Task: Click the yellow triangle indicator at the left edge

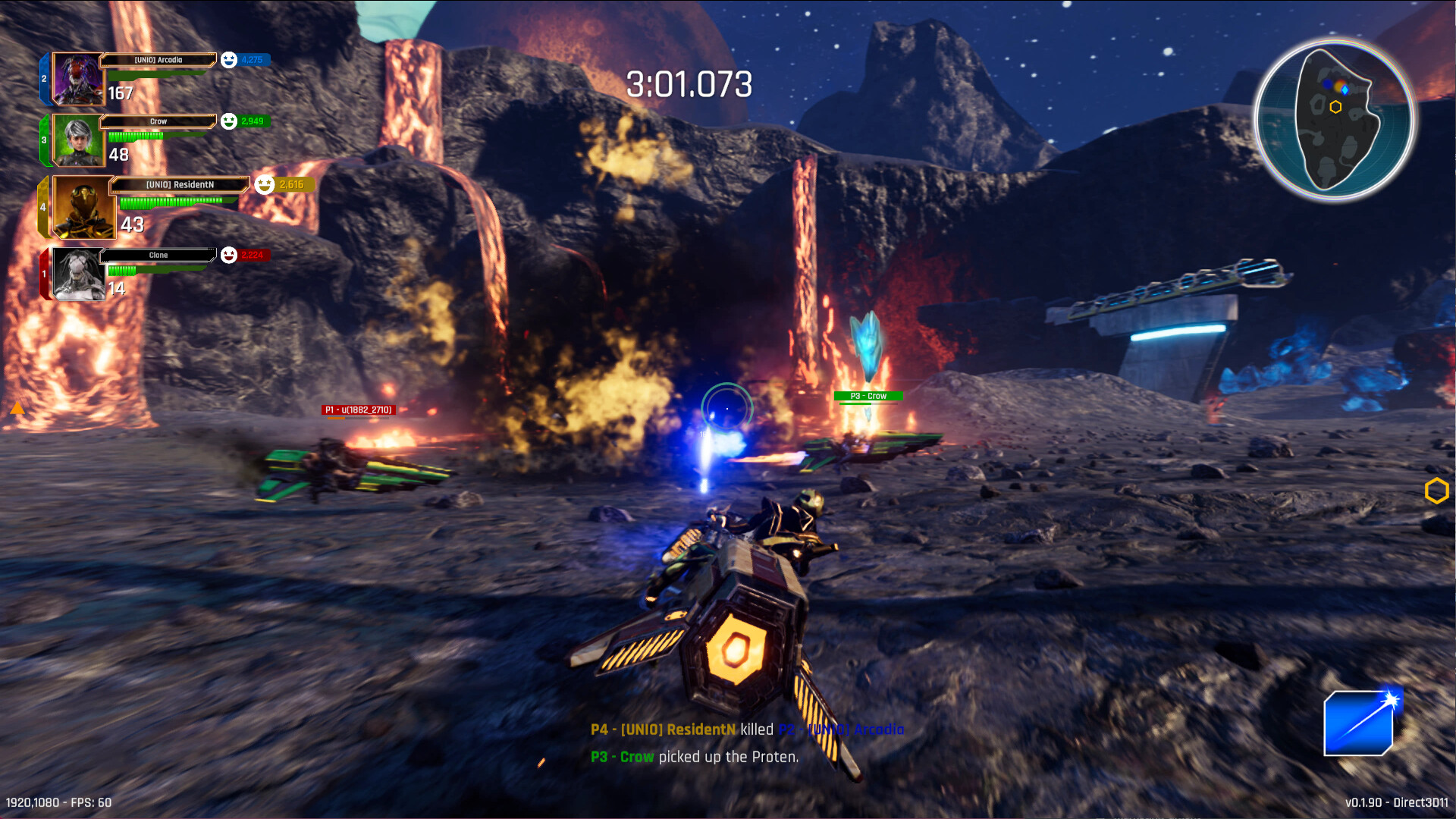Action: (17, 408)
